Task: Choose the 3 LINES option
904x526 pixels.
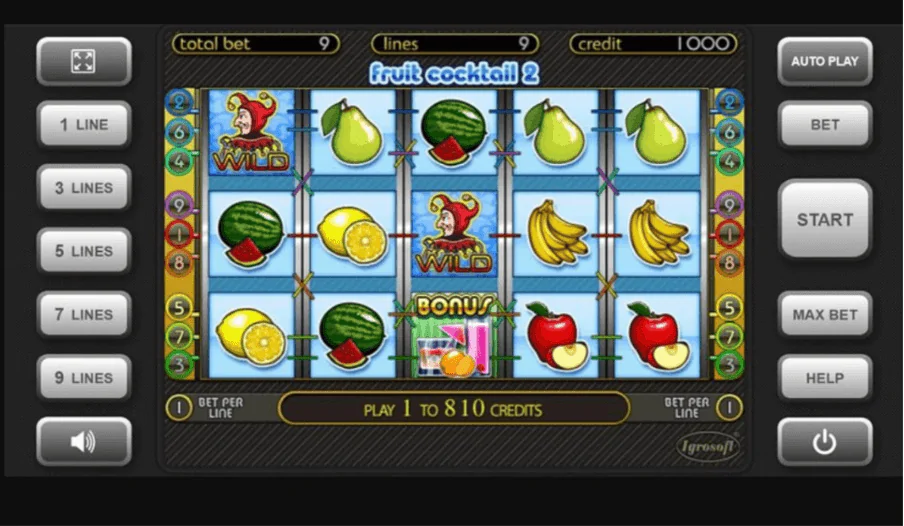Action: (x=84, y=188)
